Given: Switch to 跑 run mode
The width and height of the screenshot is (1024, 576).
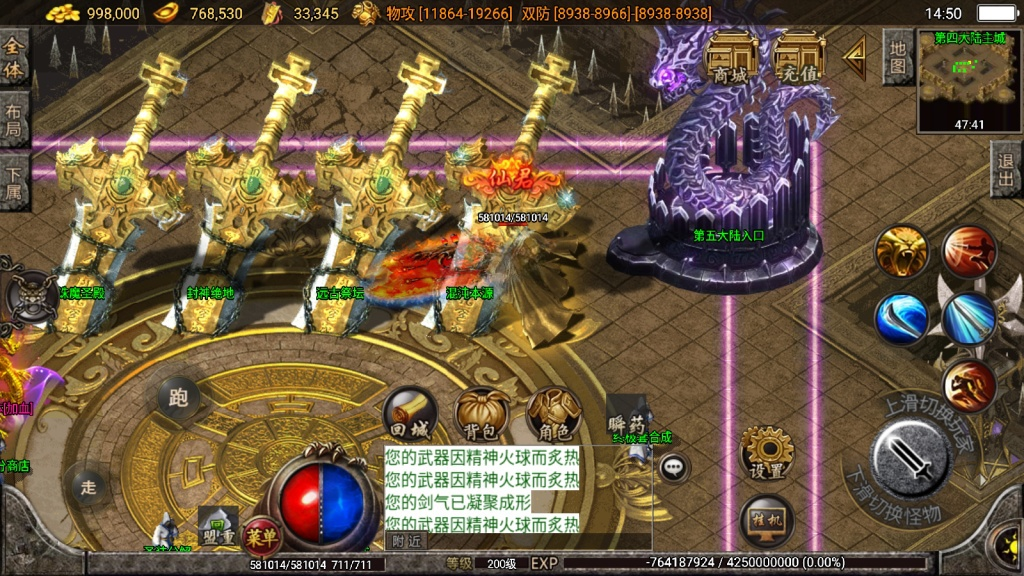Looking at the screenshot, I should 179,397.
